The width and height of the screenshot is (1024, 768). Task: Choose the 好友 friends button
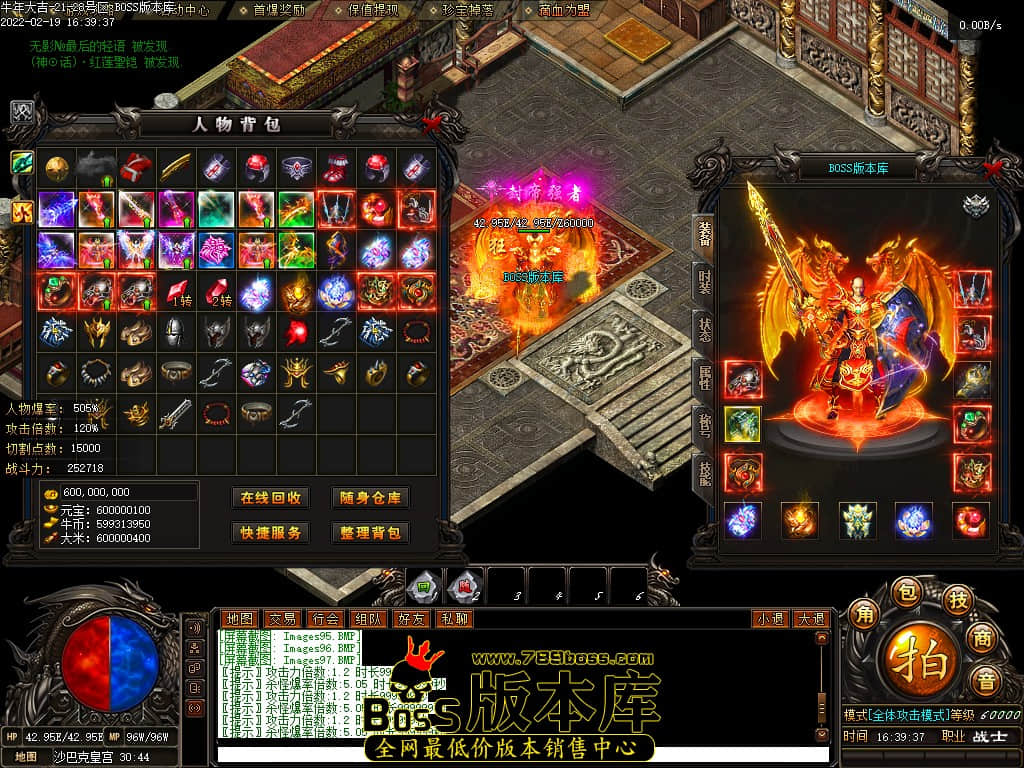(411, 619)
